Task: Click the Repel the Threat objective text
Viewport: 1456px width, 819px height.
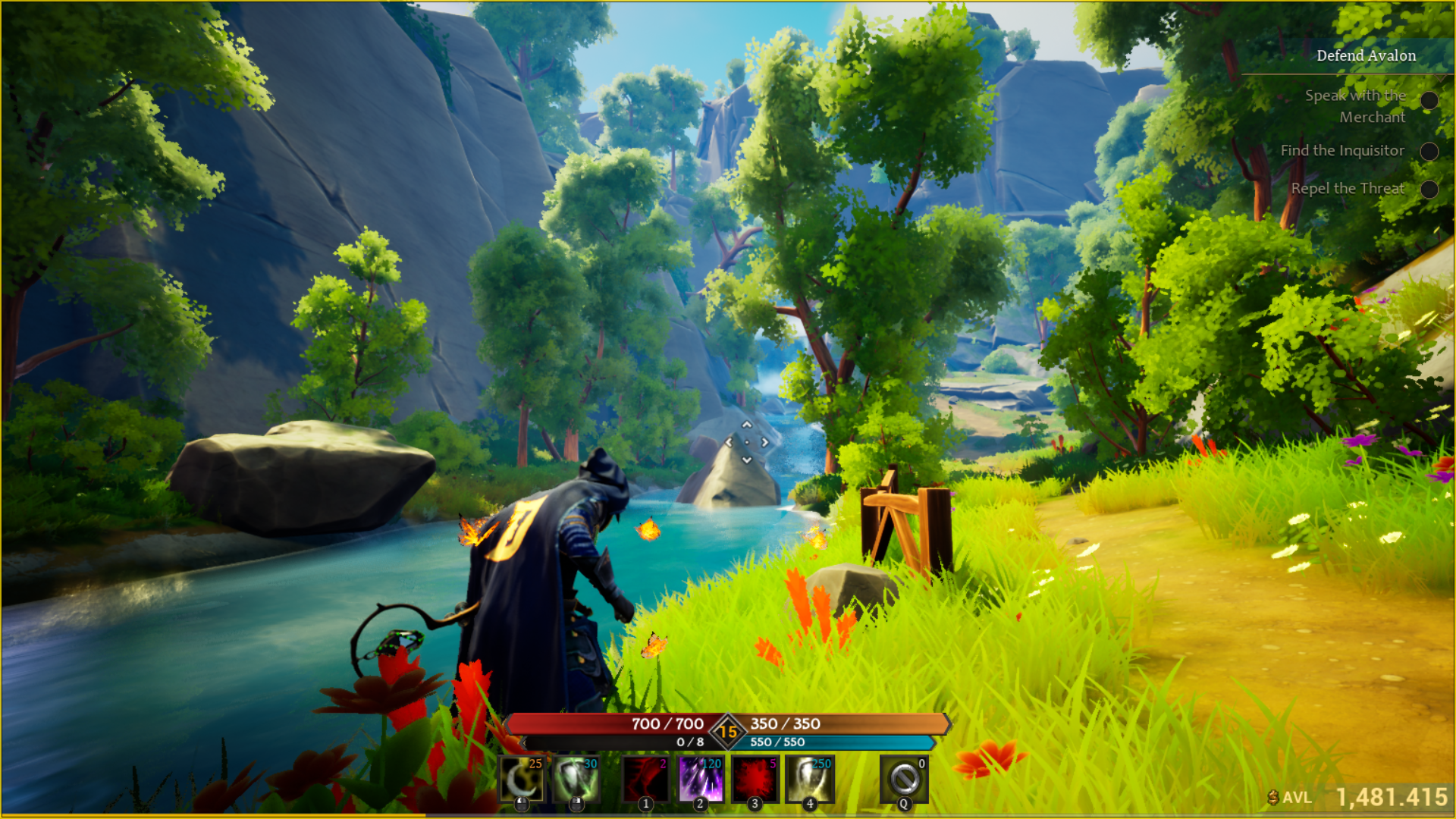Action: coord(1350,189)
